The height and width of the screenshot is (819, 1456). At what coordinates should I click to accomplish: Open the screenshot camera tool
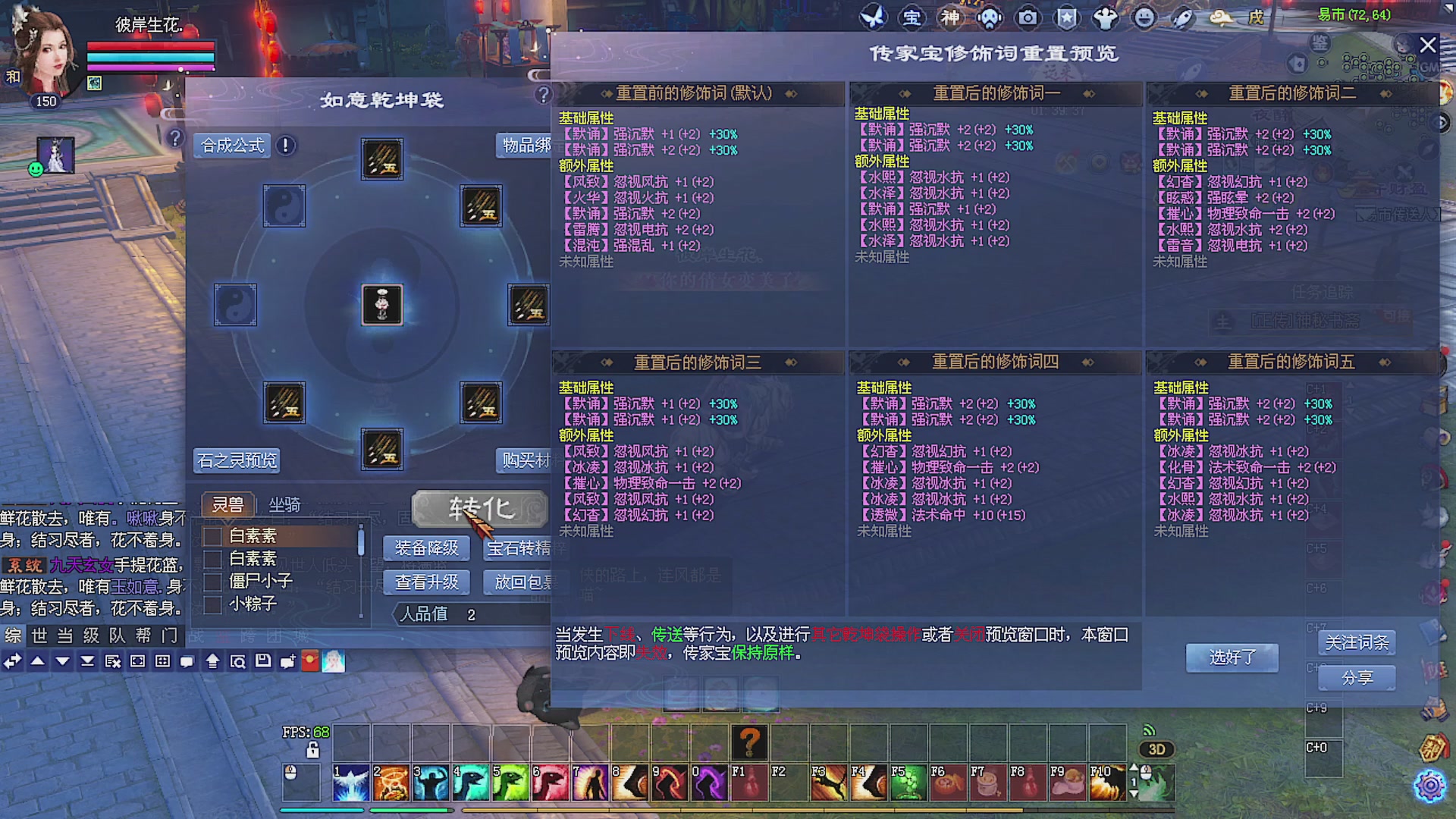(1028, 17)
